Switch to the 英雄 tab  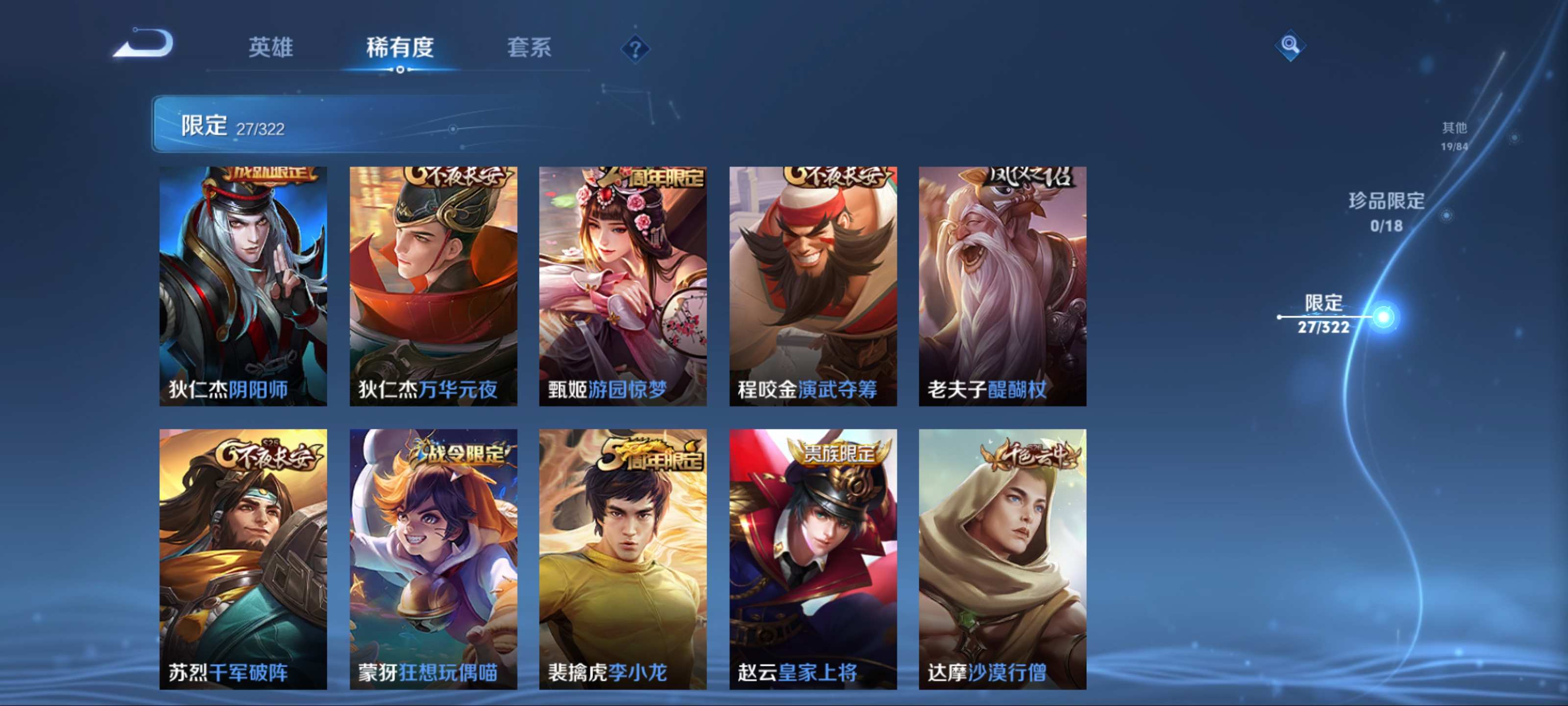[271, 48]
